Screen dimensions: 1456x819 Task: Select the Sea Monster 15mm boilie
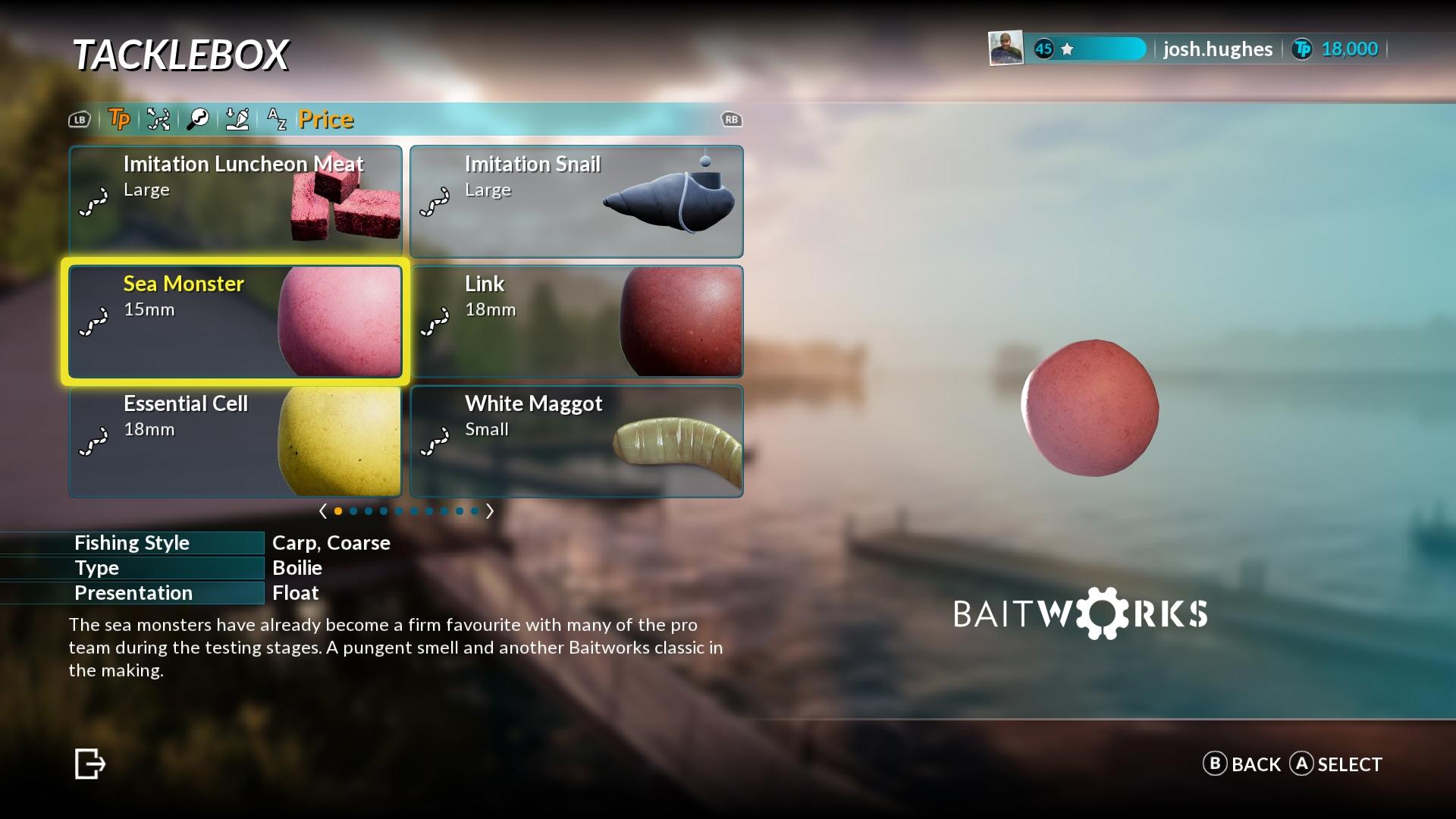[235, 322]
